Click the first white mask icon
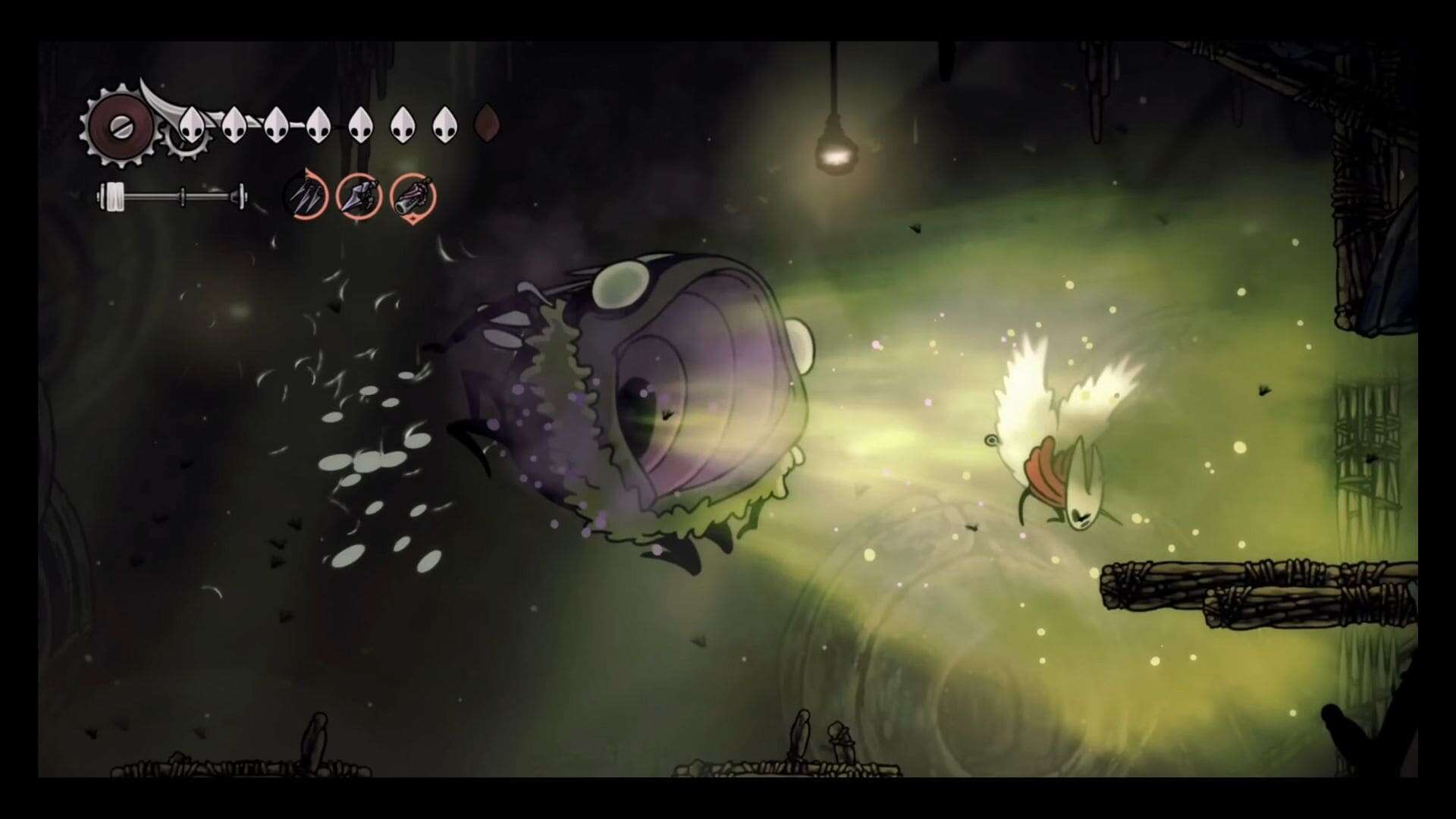 [x=193, y=125]
